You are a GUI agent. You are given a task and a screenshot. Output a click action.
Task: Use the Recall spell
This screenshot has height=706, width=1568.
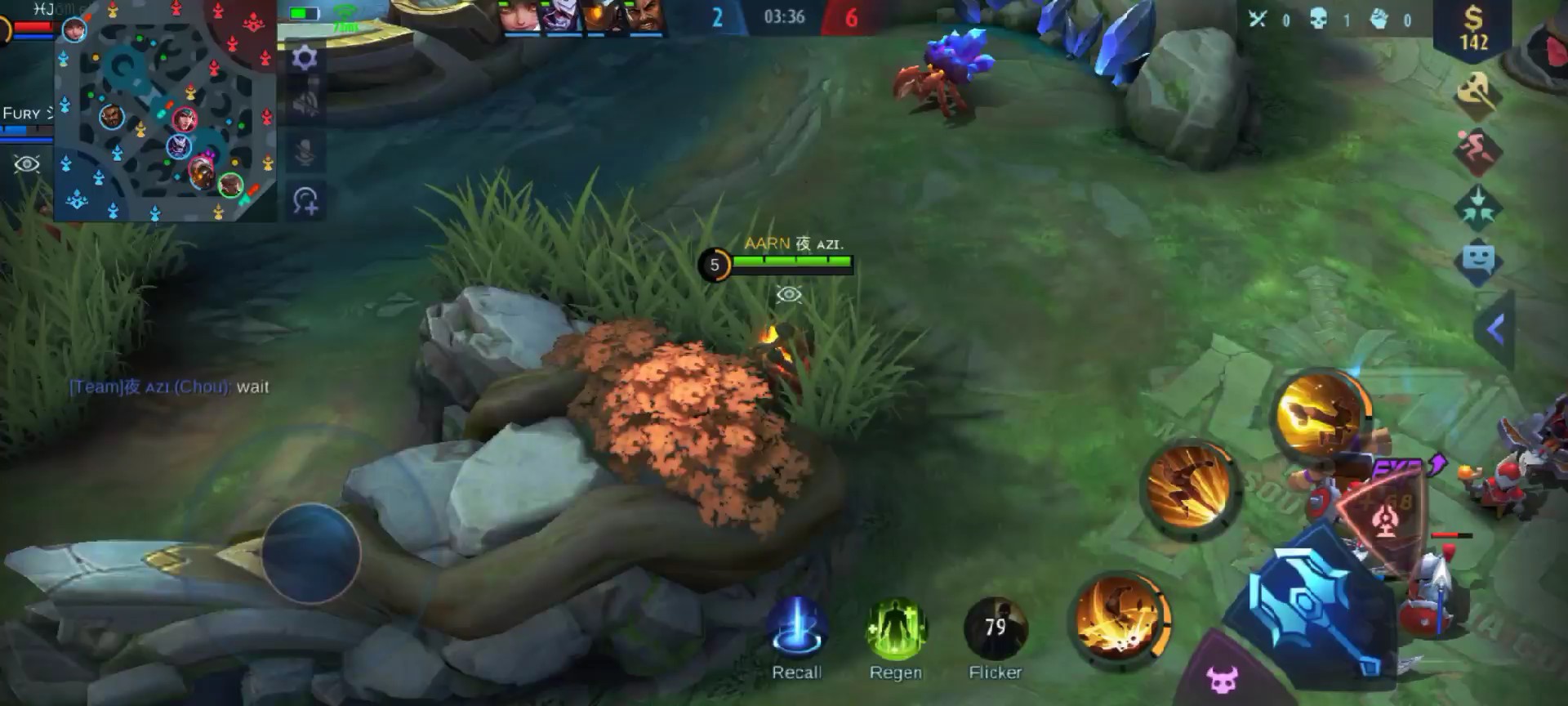[796, 628]
